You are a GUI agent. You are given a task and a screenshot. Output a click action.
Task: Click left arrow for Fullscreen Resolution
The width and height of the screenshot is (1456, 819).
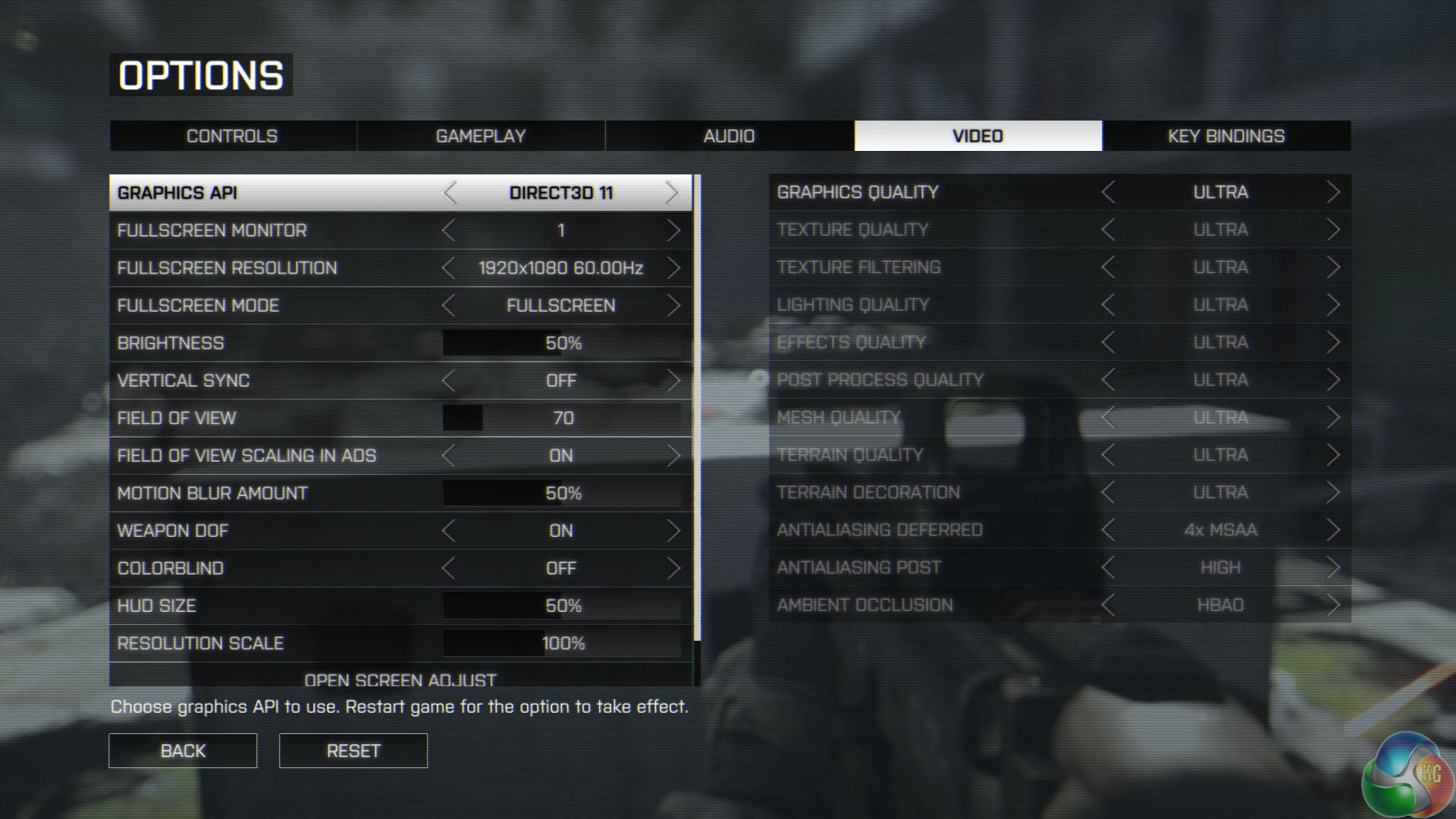click(449, 268)
